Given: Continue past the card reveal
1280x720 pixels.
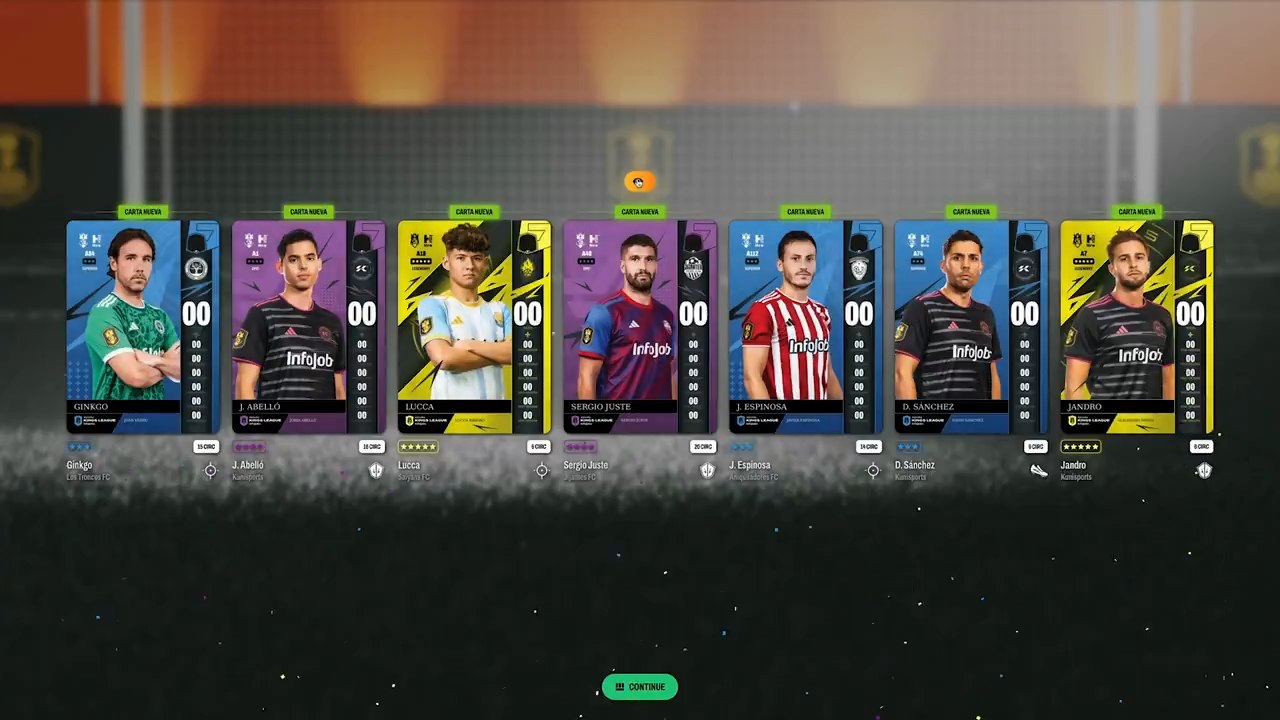Looking at the screenshot, I should [640, 687].
